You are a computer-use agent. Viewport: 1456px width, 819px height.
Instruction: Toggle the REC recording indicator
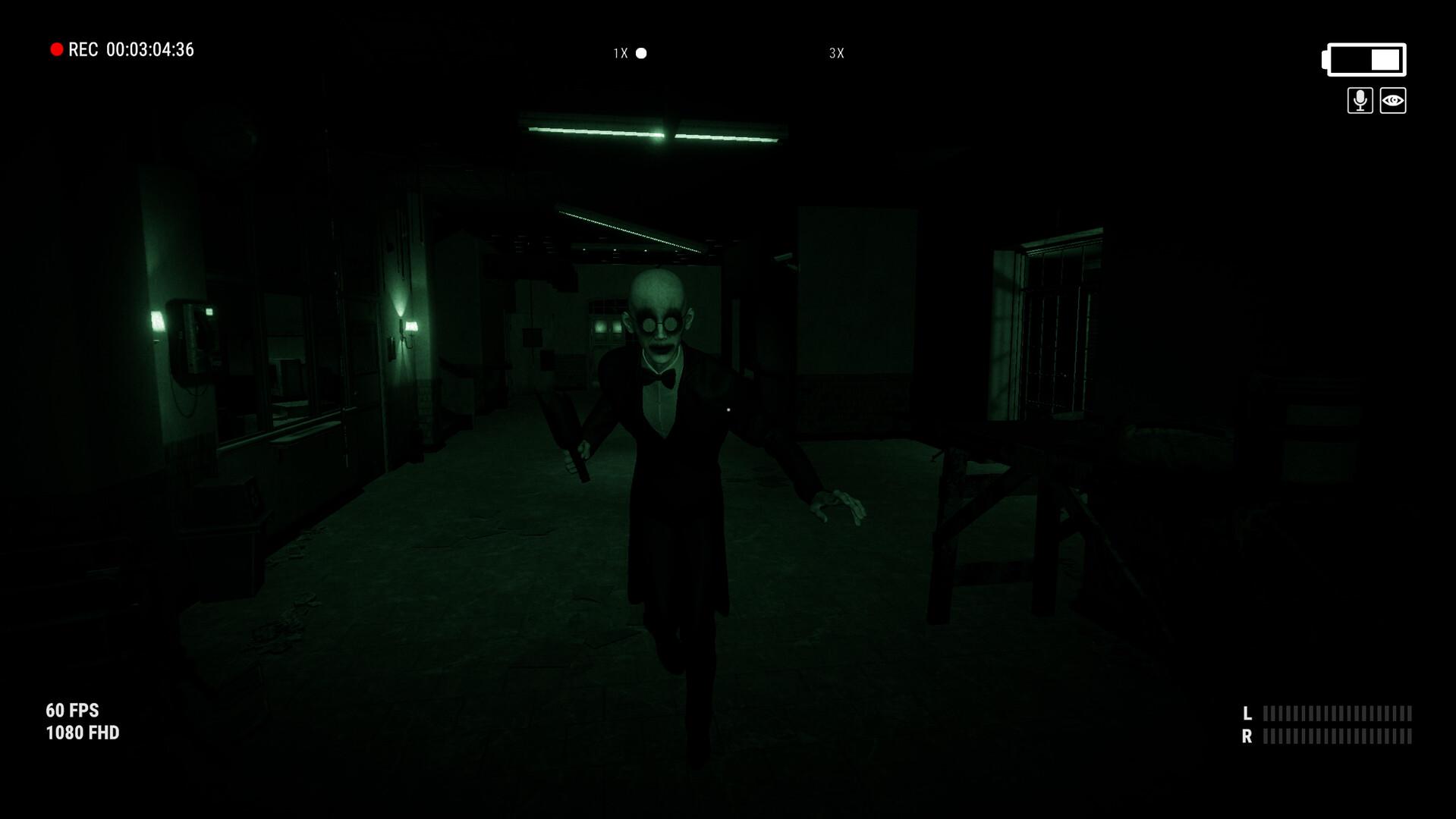pyautogui.click(x=57, y=49)
